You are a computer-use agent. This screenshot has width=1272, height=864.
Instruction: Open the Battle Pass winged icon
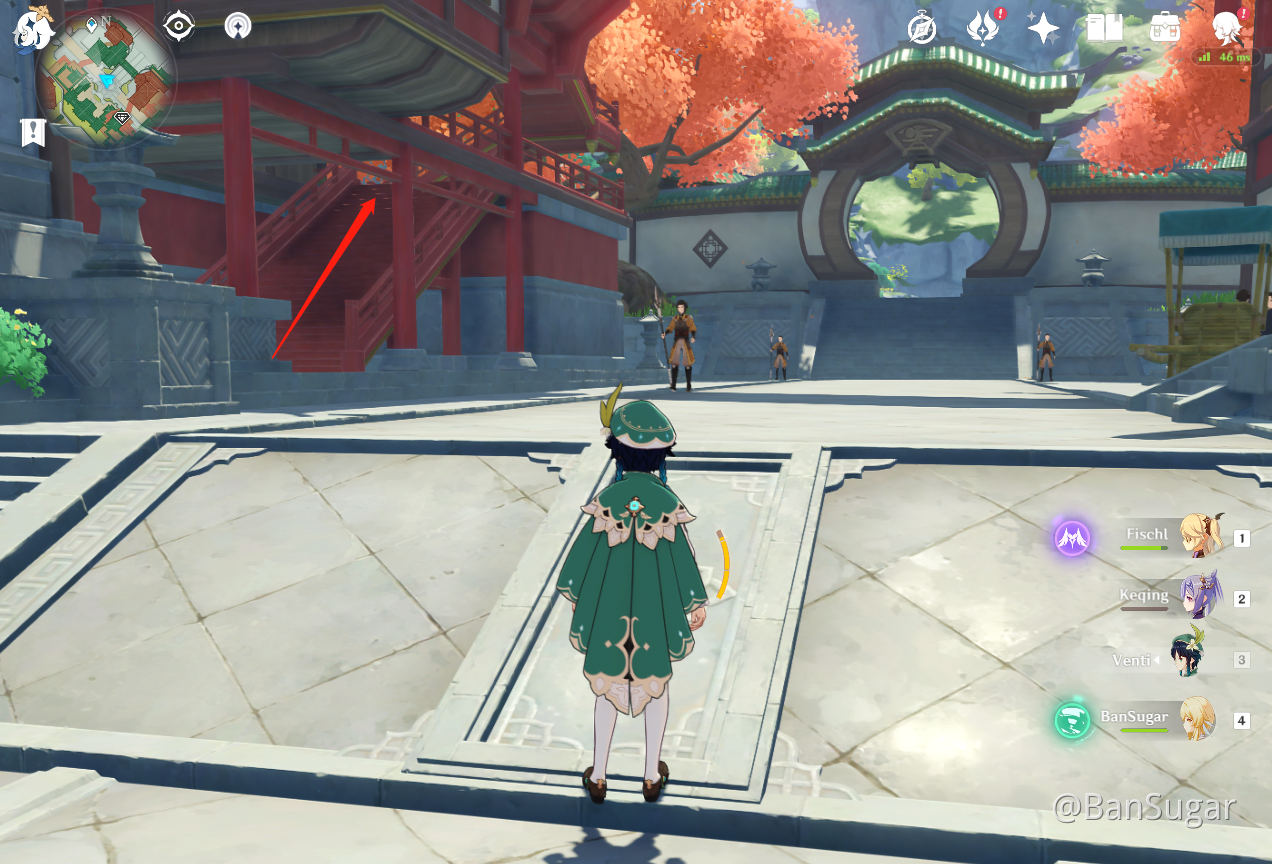click(983, 28)
